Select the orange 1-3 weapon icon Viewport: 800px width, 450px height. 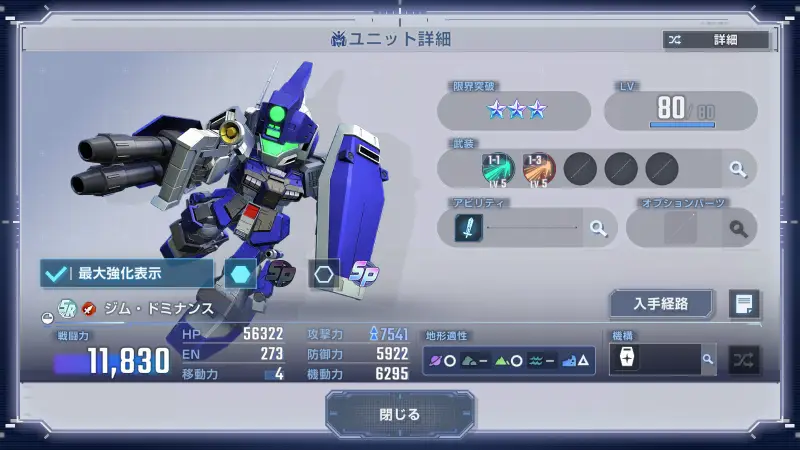pos(538,168)
